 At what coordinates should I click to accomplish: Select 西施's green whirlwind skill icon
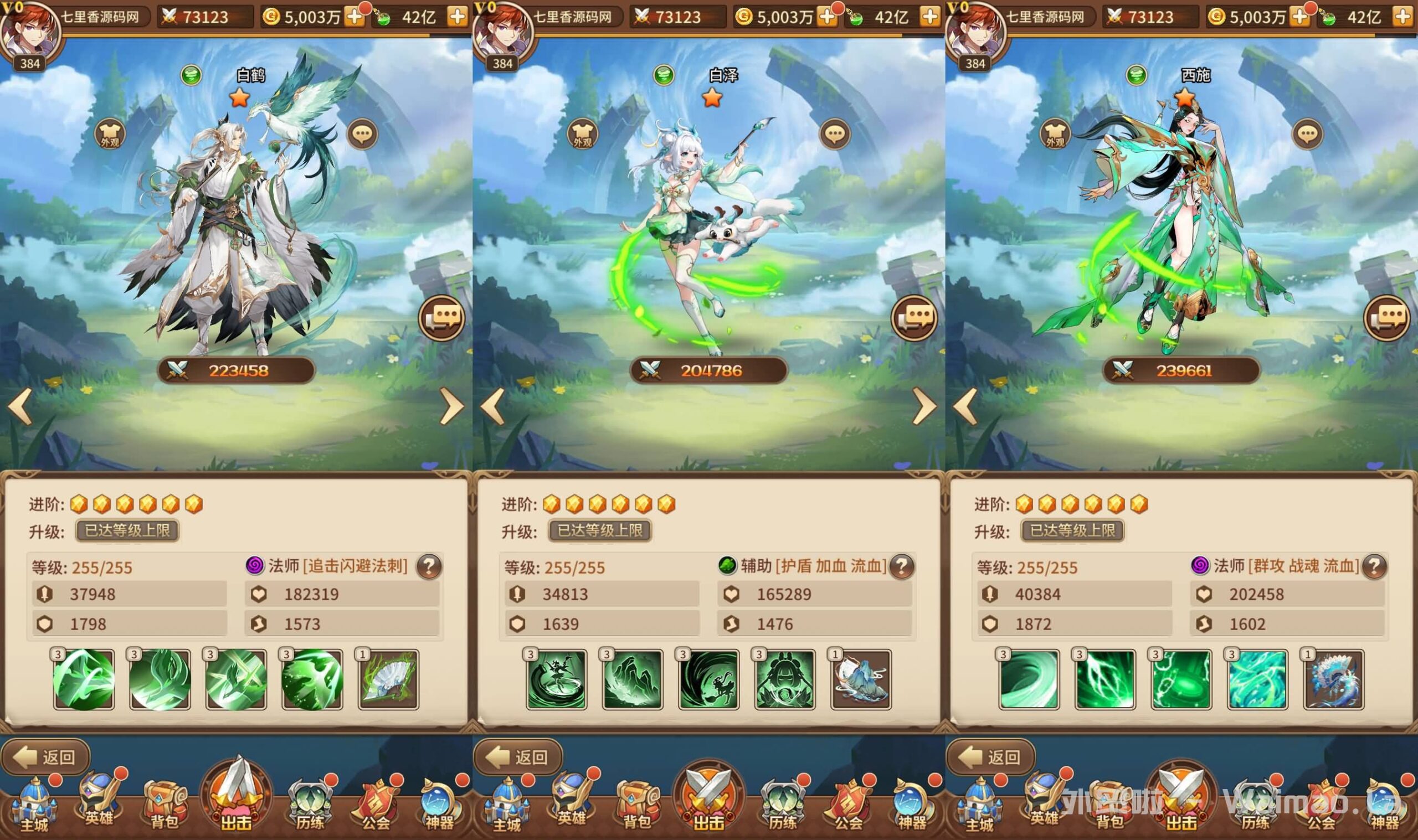[x=1029, y=679]
